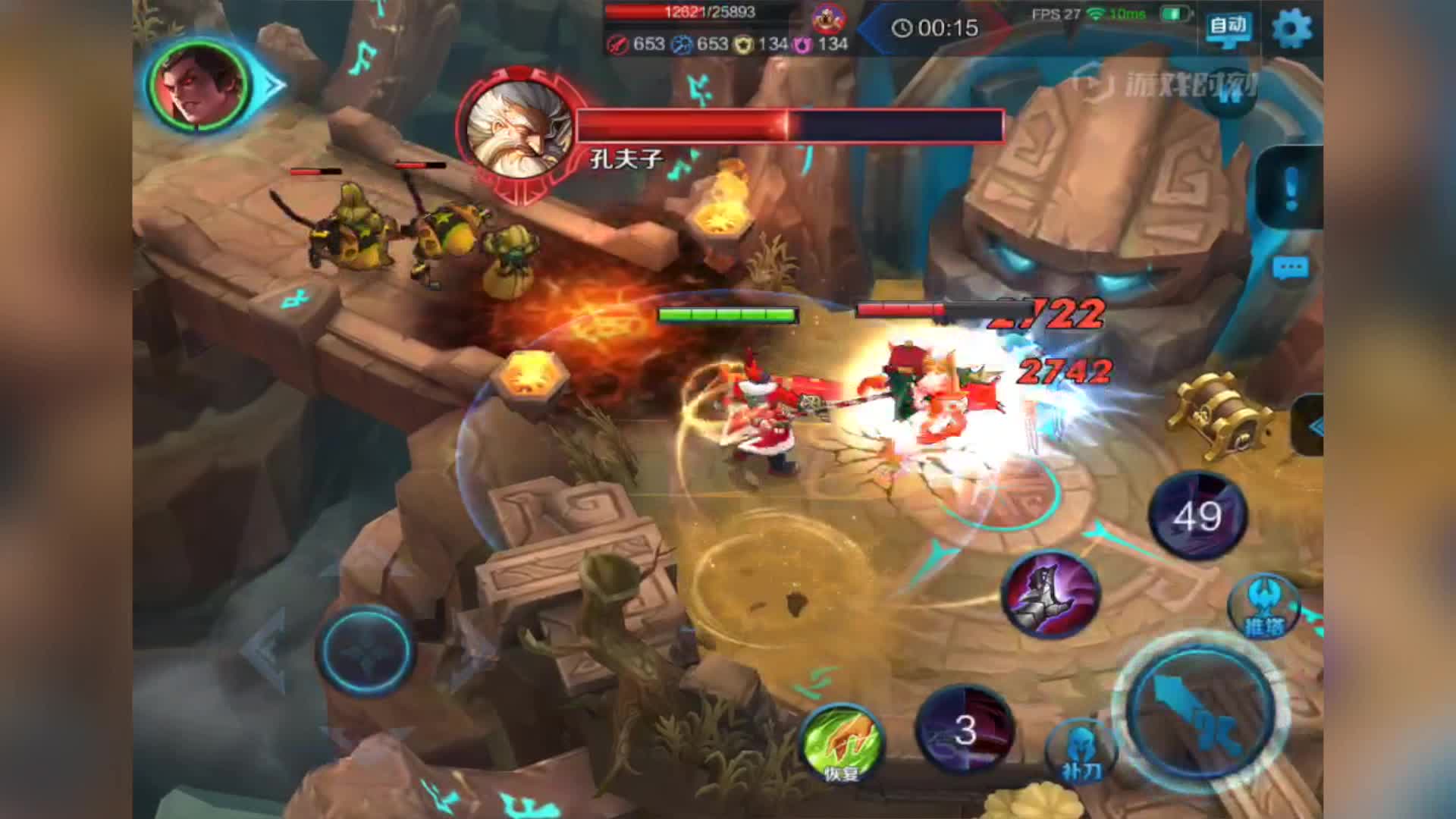Open the chat speech bubble

[x=1290, y=268]
